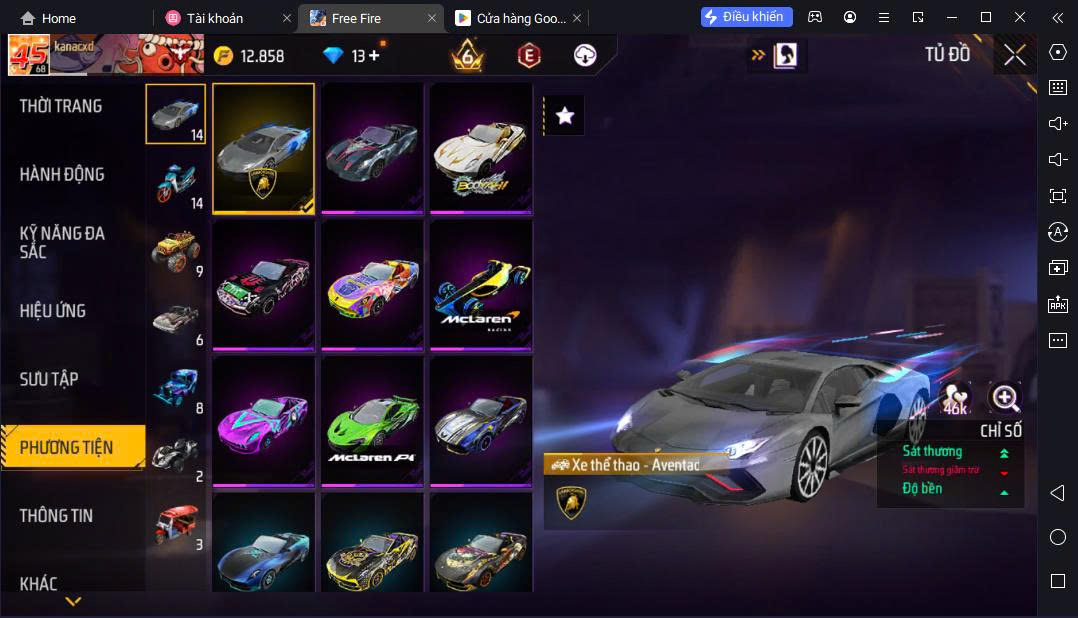The width and height of the screenshot is (1078, 618).
Task: Select the tuk-tuk vehicle subcategory
Action: coord(176,524)
